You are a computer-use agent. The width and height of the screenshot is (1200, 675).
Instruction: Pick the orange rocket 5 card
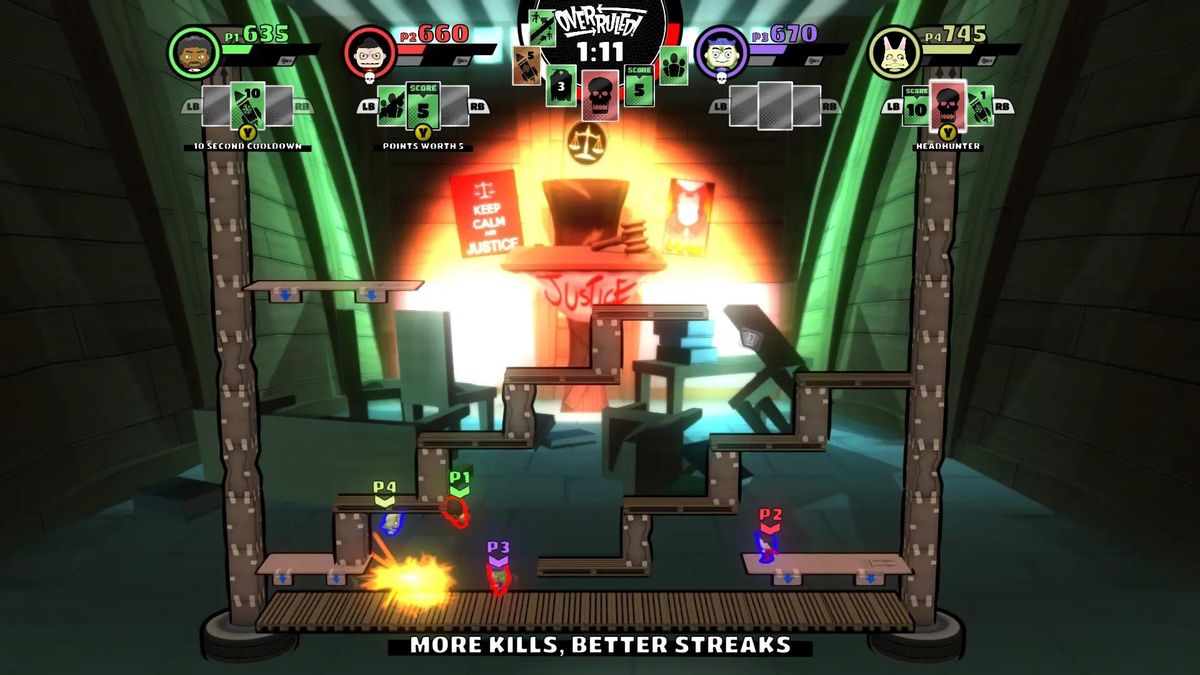[528, 66]
